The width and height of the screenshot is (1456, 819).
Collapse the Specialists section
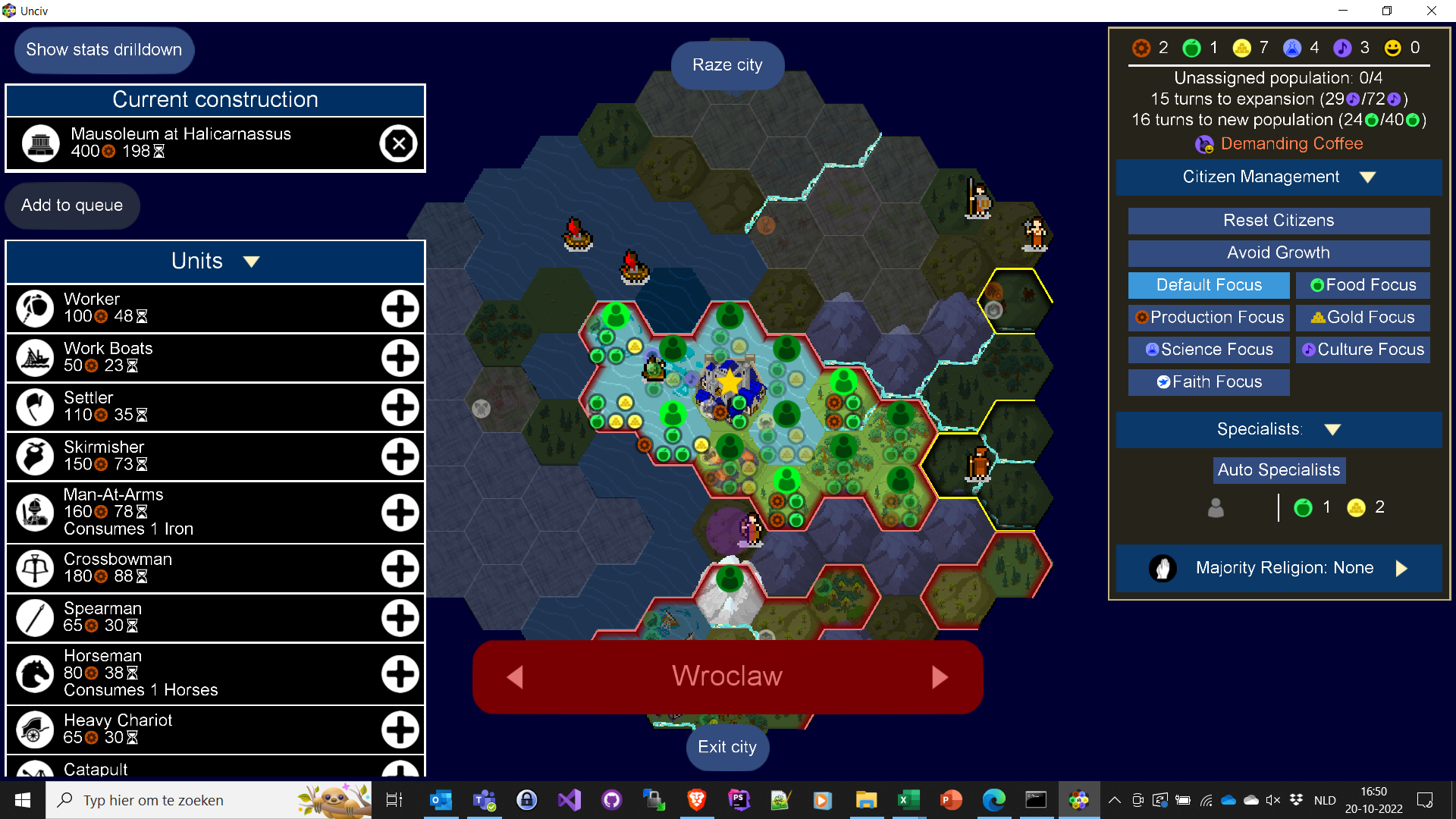[x=1333, y=428]
